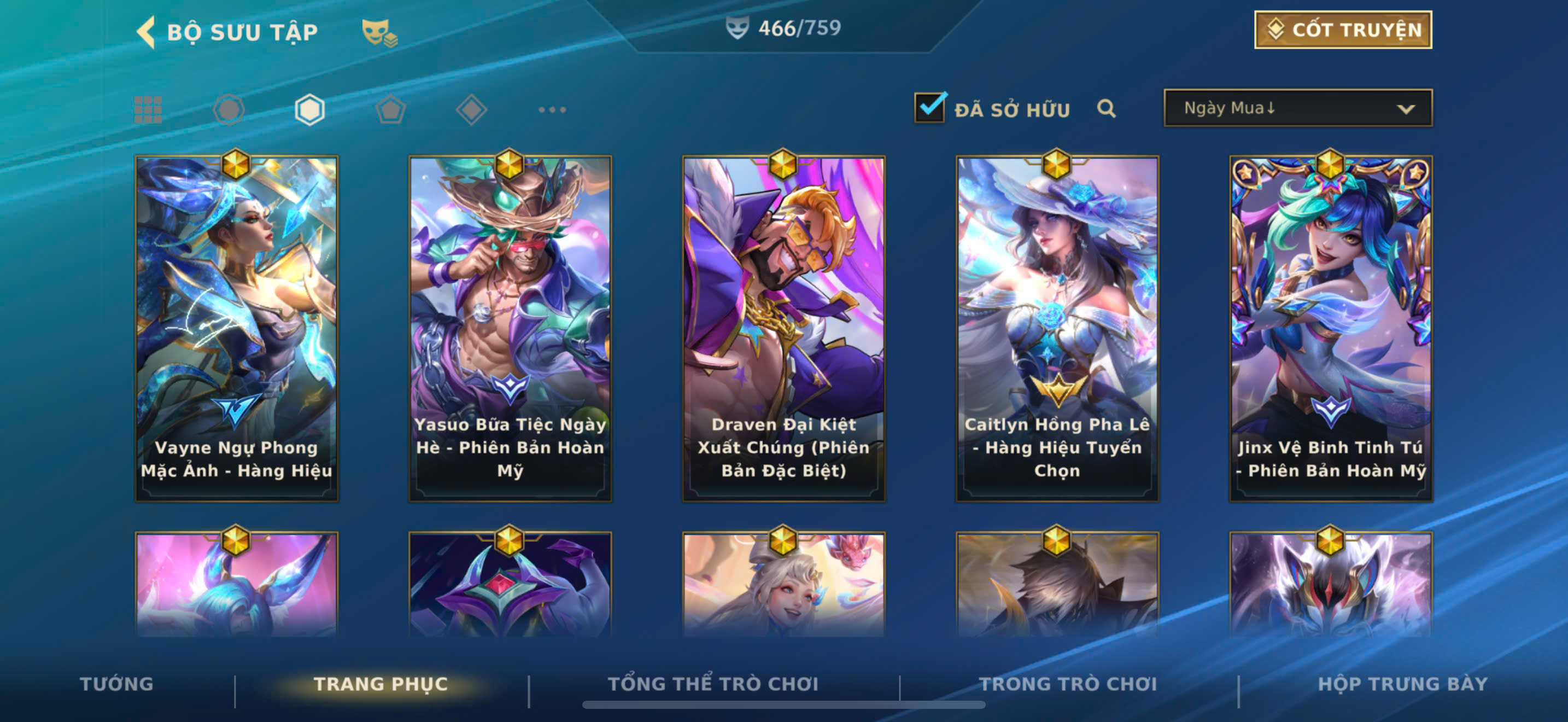Select the pentagon rarity filter

(390, 110)
